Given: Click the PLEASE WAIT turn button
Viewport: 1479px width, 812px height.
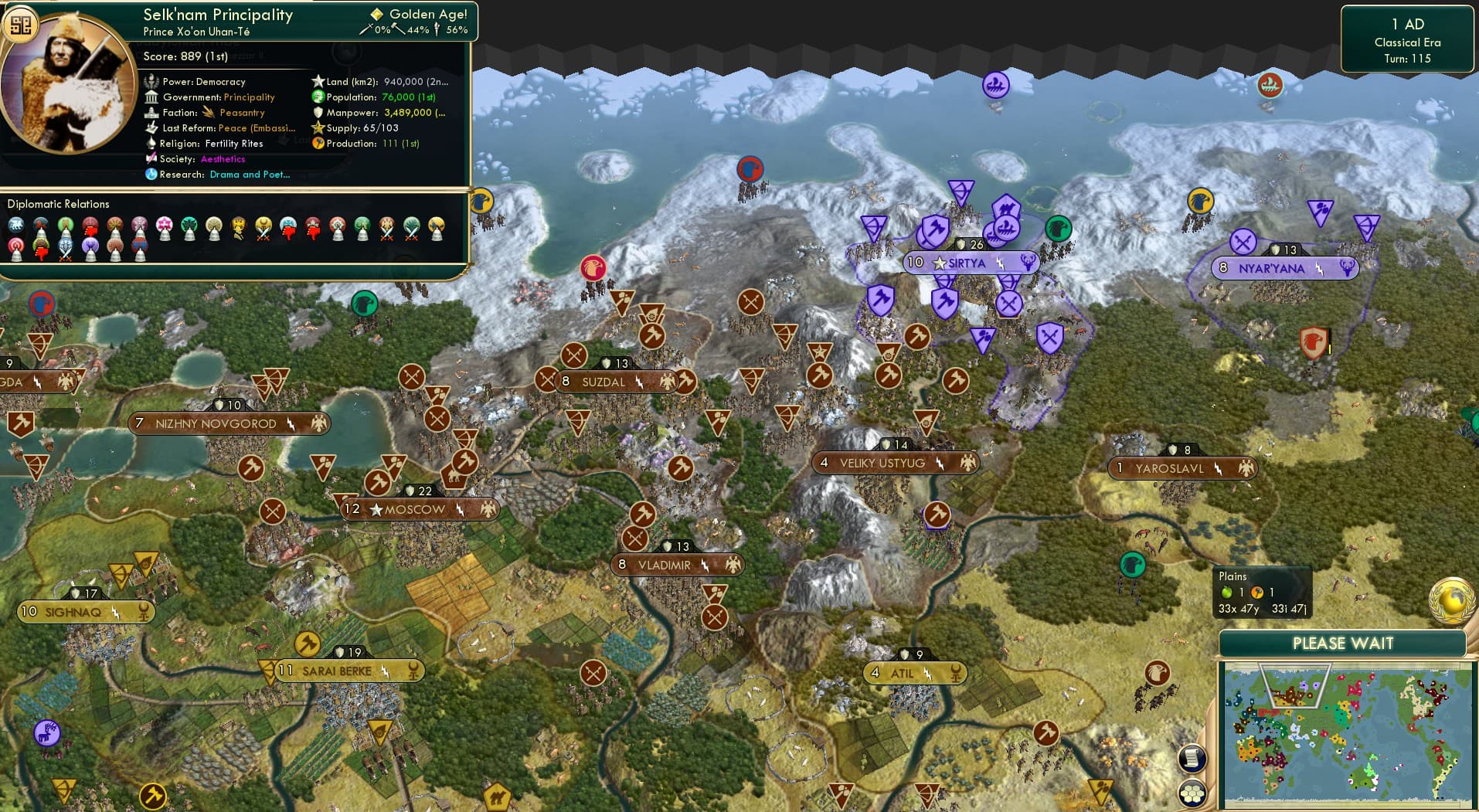Looking at the screenshot, I should click(1345, 643).
